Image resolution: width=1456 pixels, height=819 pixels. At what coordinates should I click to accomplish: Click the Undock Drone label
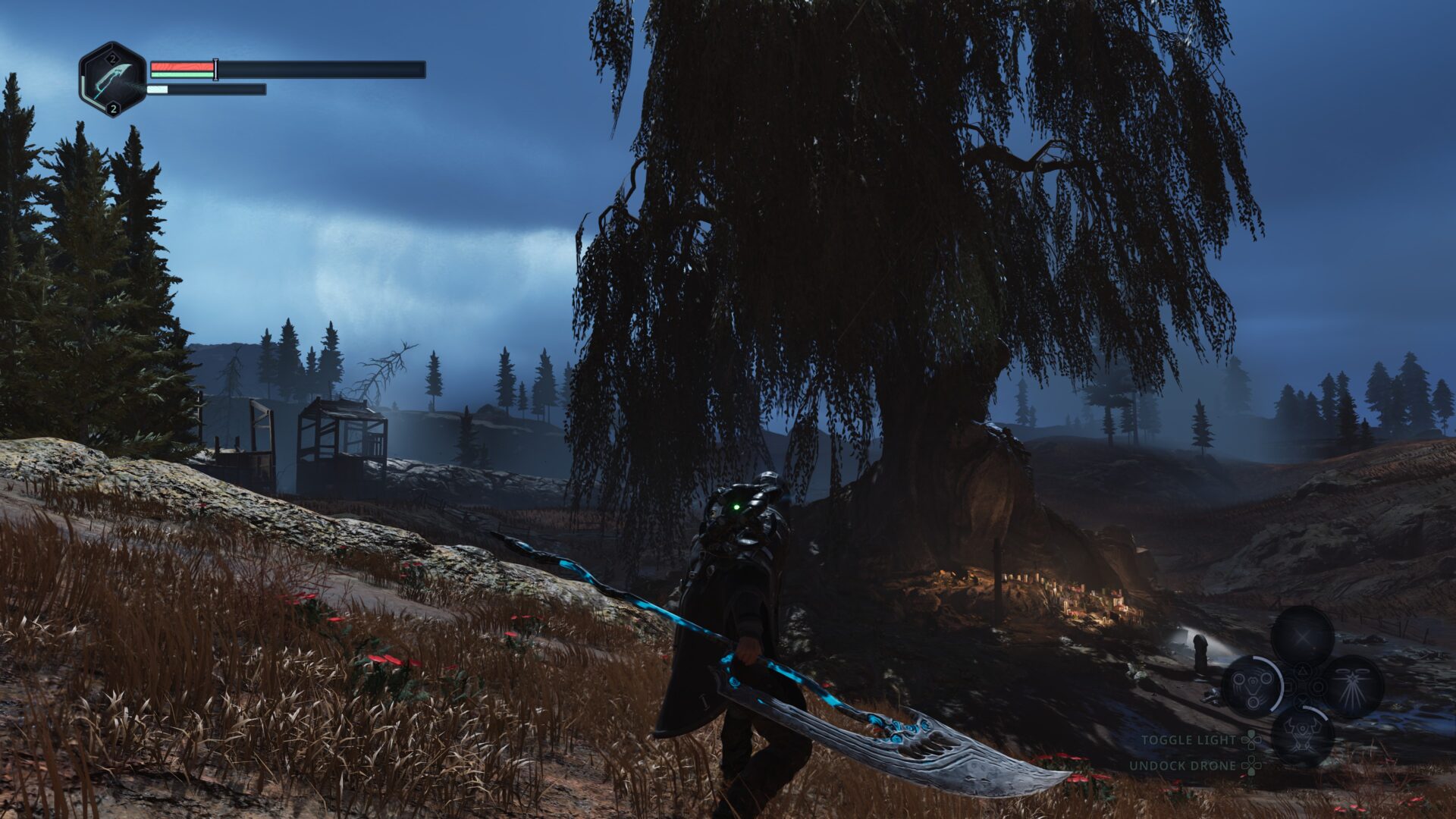pyautogui.click(x=1182, y=766)
